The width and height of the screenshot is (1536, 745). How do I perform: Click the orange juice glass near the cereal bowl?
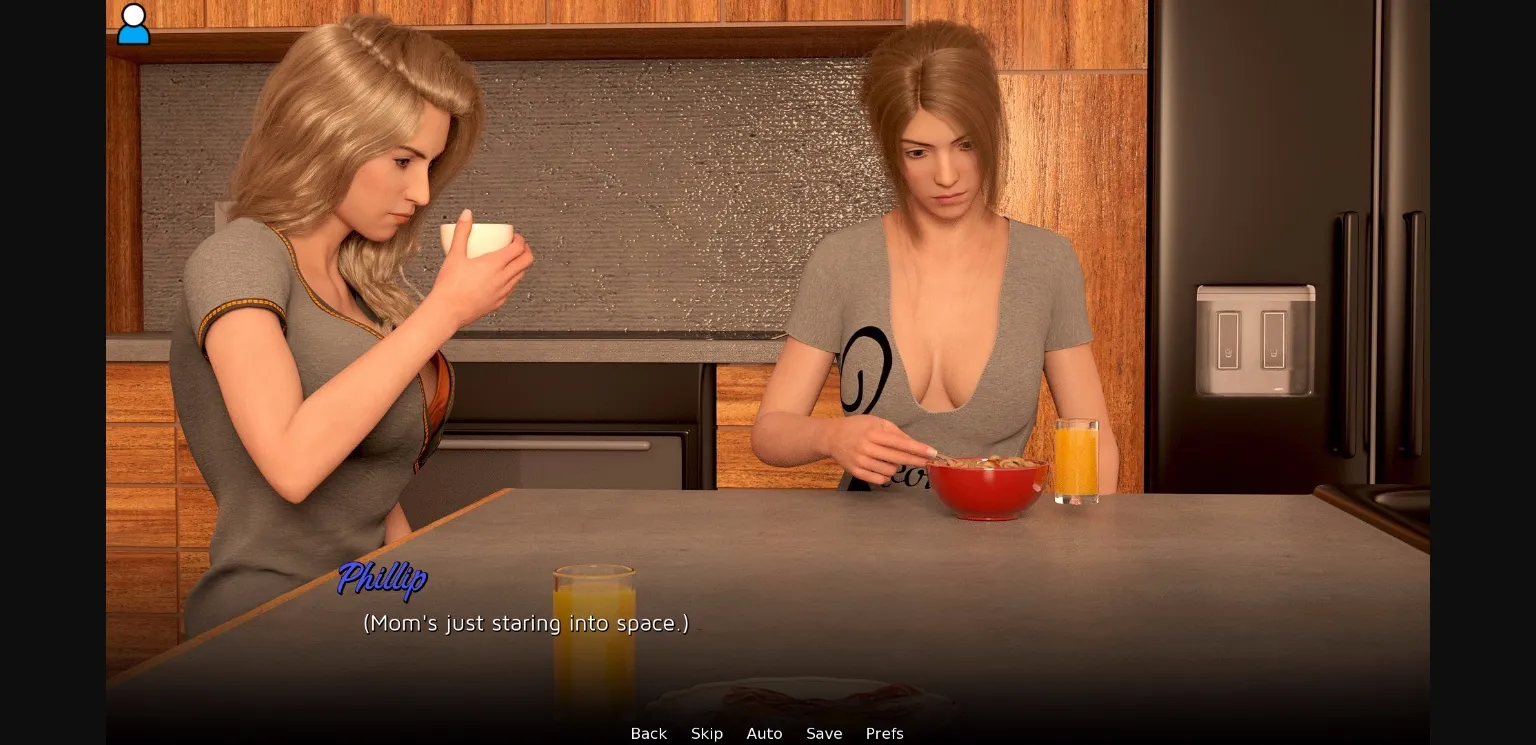pos(1076,460)
